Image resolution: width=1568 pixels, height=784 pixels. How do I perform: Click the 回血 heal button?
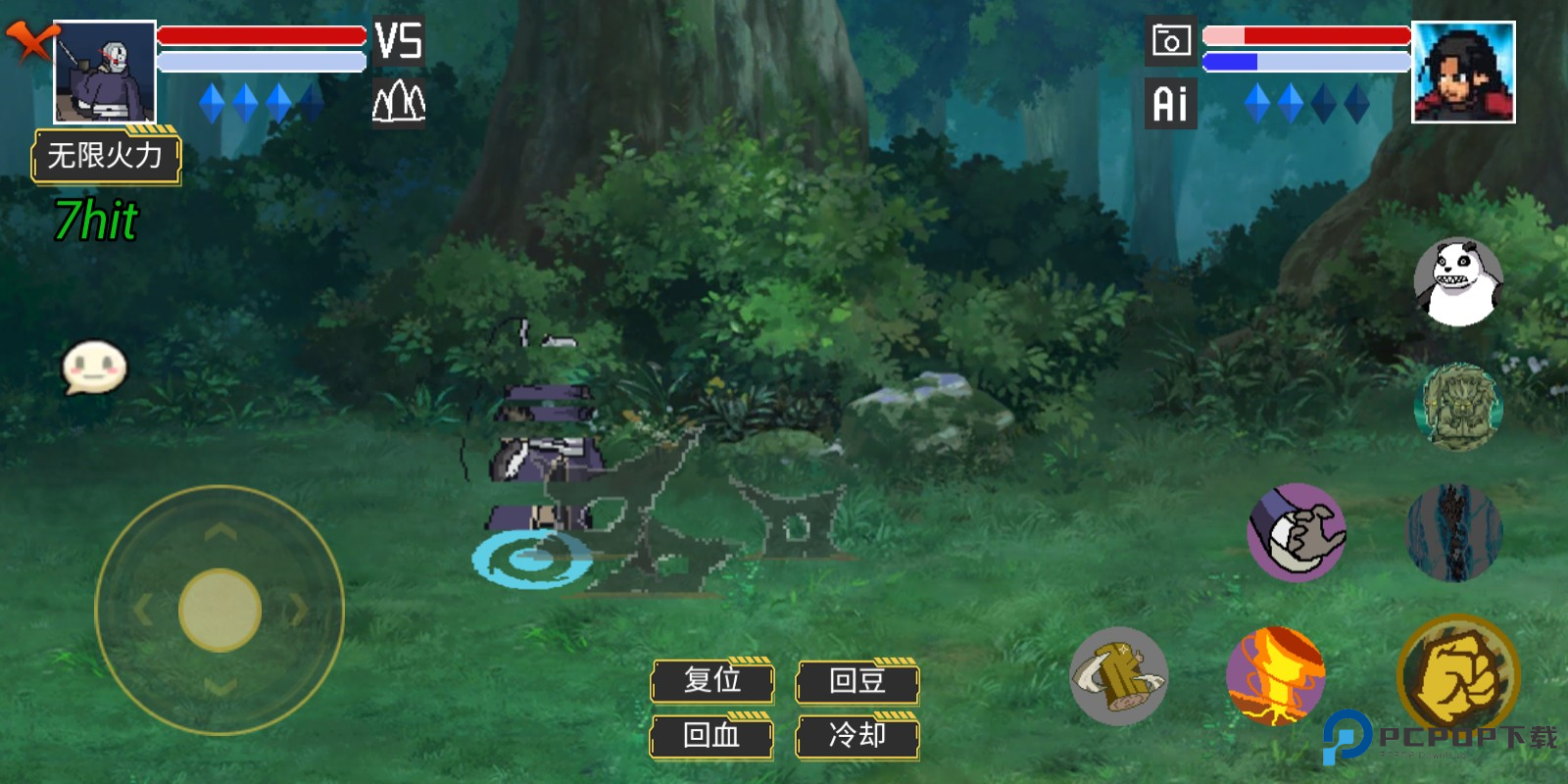712,735
